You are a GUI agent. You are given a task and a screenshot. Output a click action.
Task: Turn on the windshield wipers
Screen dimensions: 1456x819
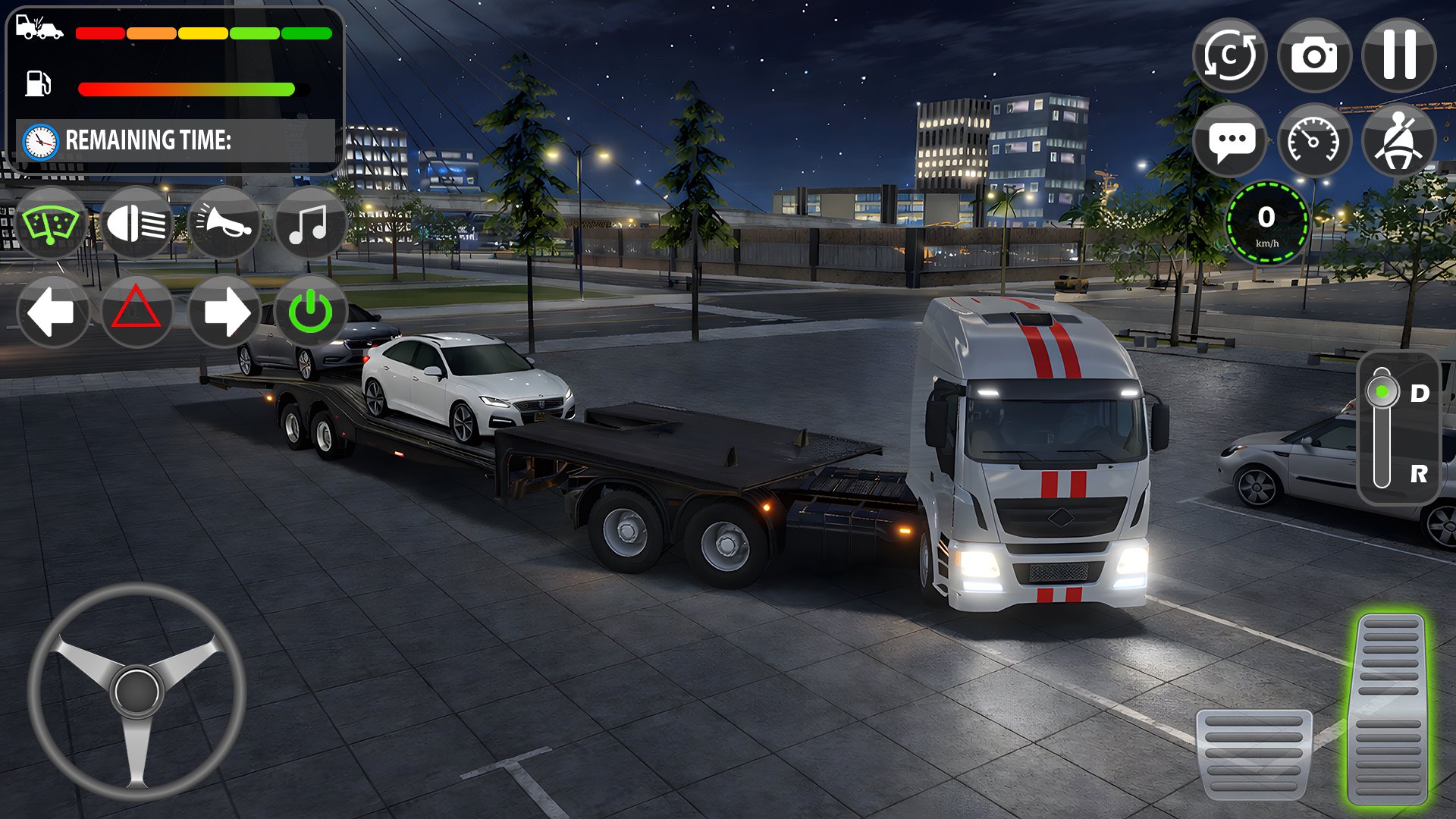click(51, 224)
